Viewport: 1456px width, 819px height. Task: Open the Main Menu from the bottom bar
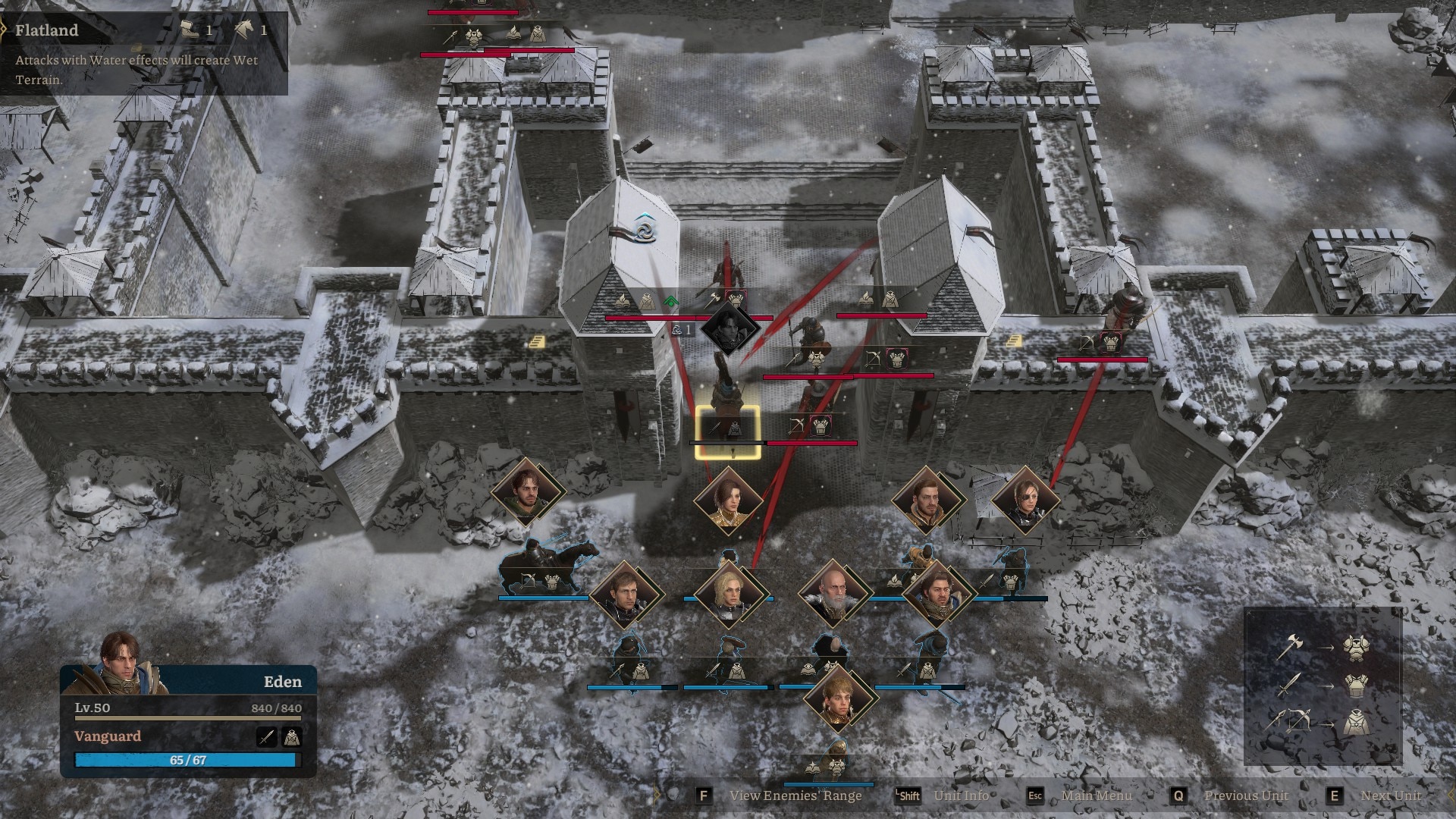click(x=1096, y=795)
